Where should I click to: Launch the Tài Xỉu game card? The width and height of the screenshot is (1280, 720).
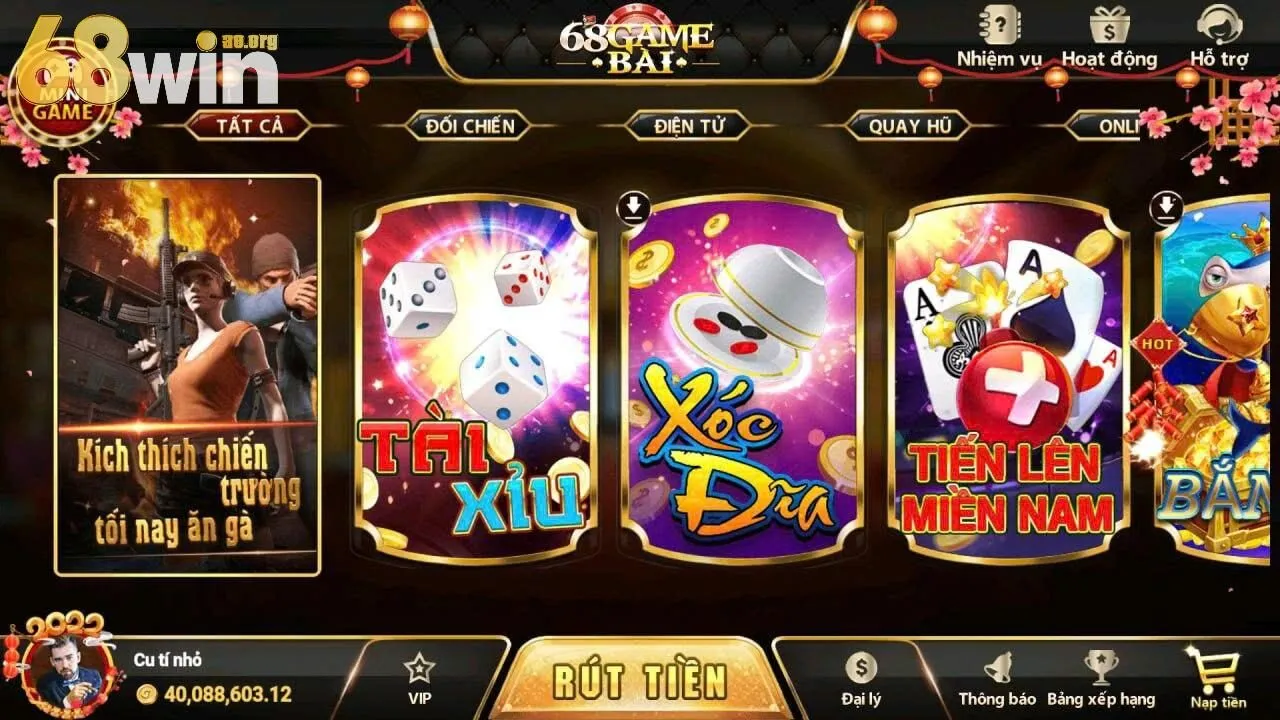tap(470, 380)
